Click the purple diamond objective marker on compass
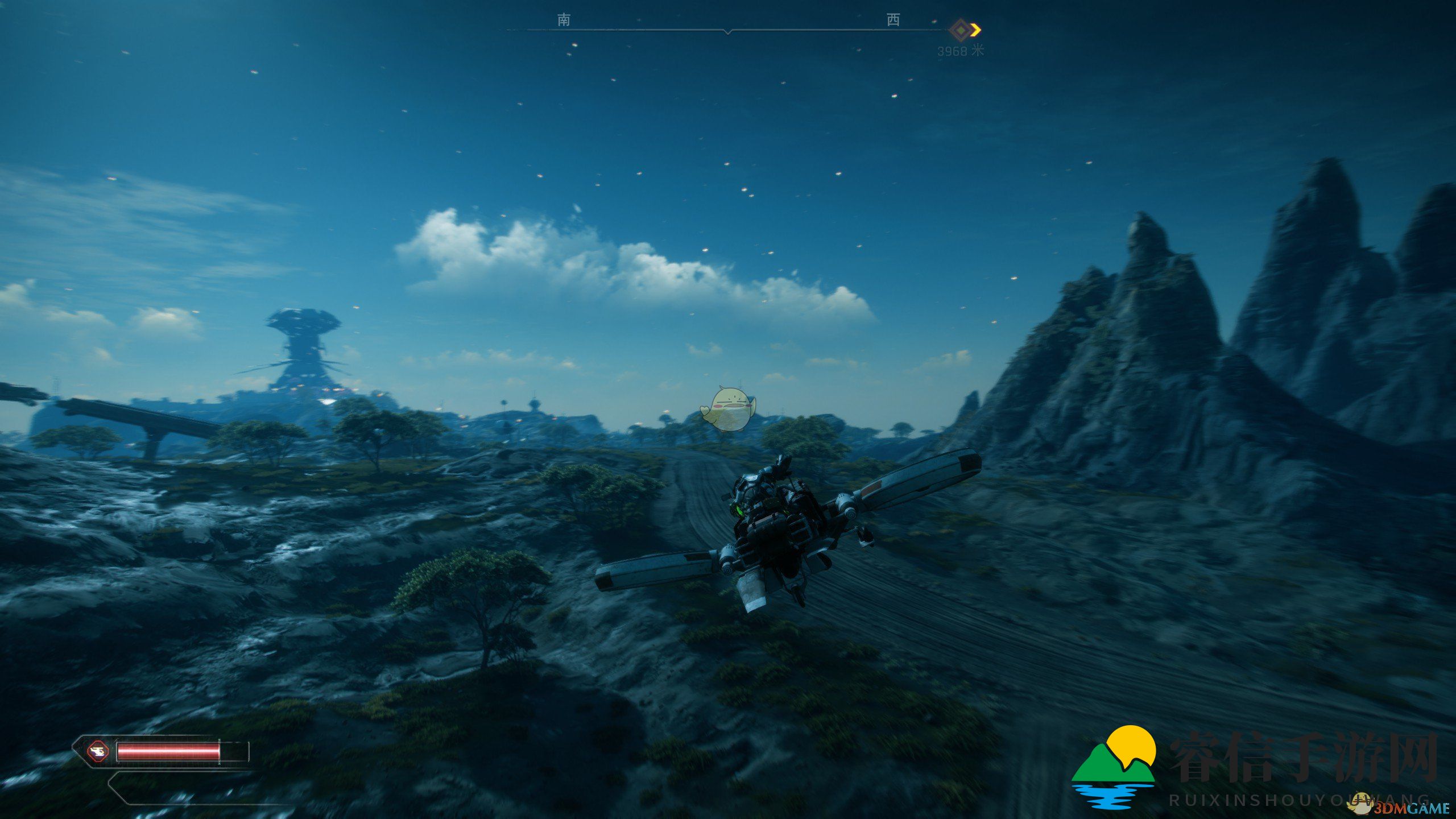The height and width of the screenshot is (819, 1456). 961,30
